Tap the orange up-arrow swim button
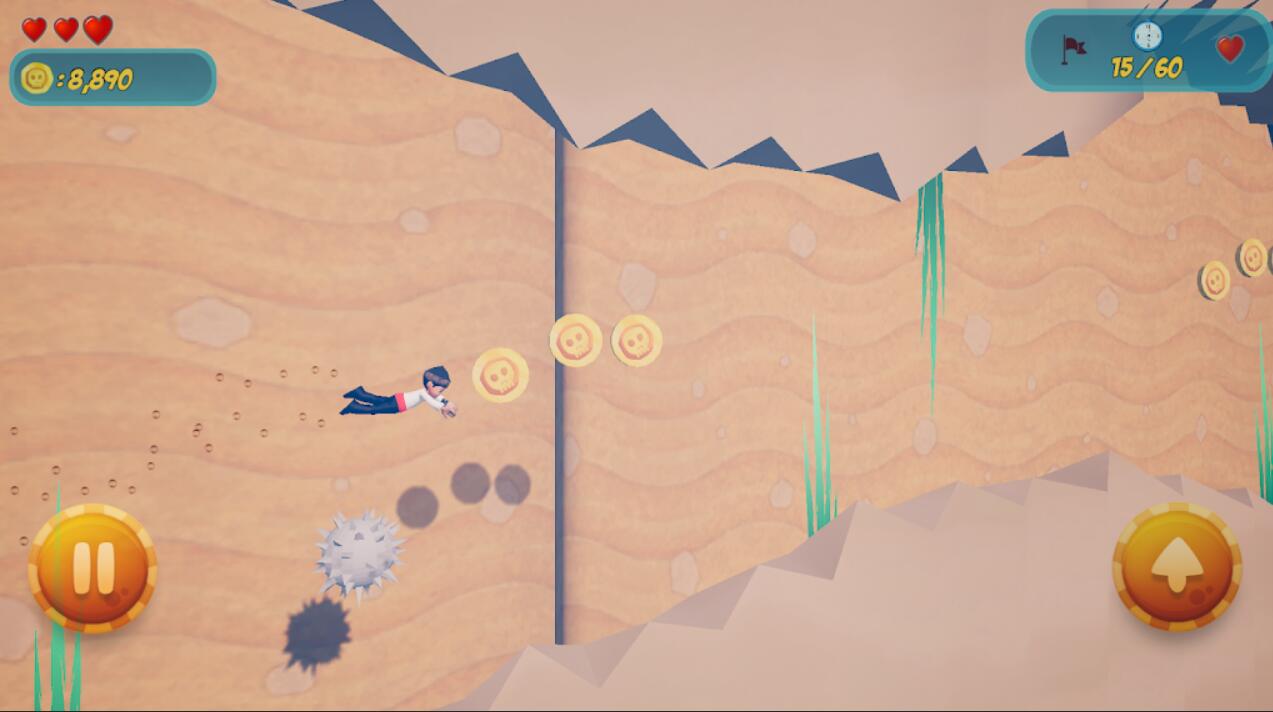 pos(1176,566)
